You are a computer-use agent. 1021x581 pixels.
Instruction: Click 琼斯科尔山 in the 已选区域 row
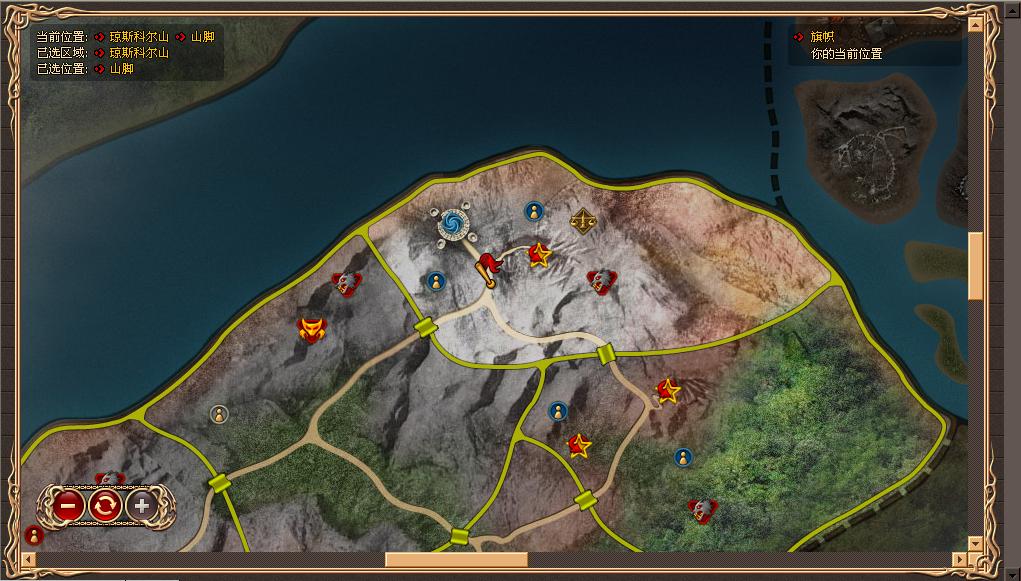[x=139, y=53]
